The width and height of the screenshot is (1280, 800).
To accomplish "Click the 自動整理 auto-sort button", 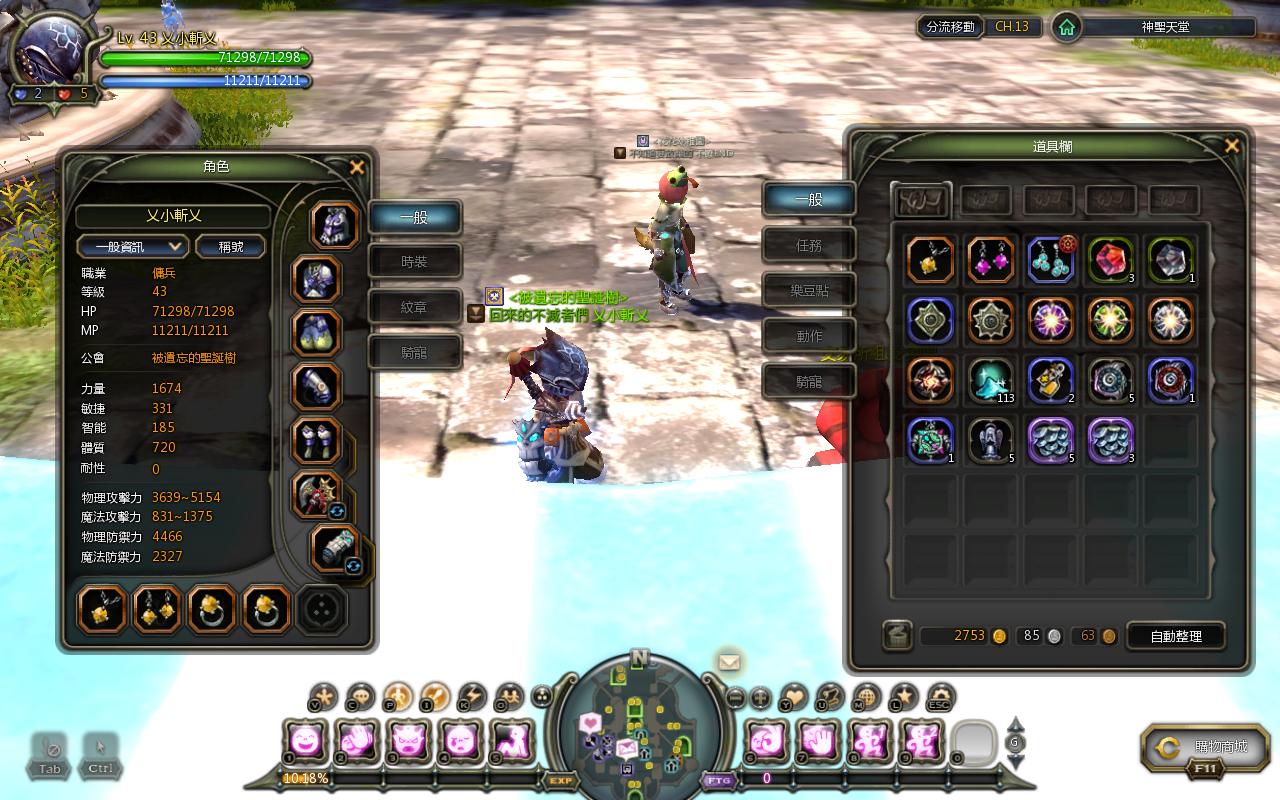I will 1176,636.
